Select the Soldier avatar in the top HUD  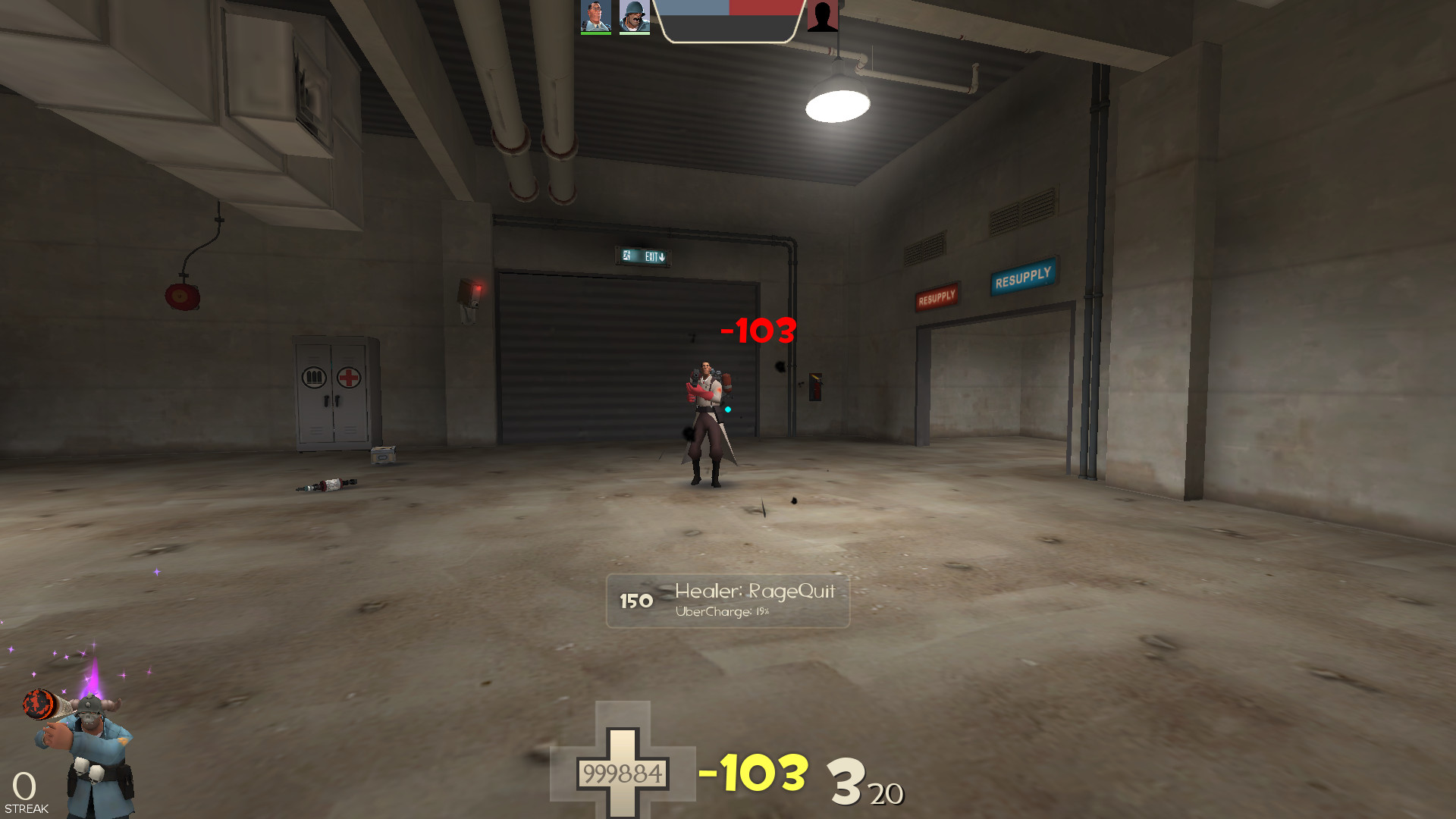635,17
